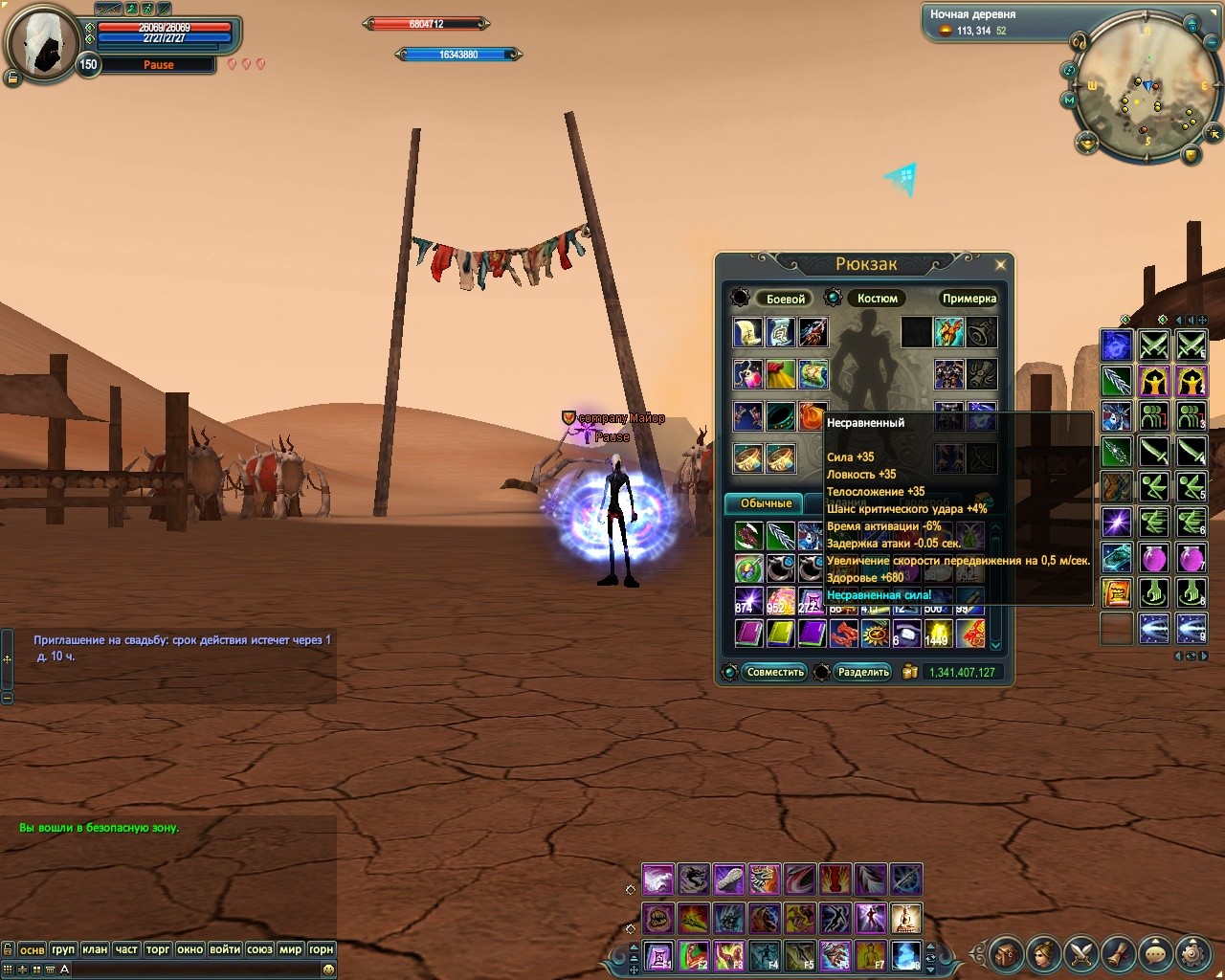Click the Совместить button
The height and width of the screenshot is (980, 1225).
click(x=775, y=672)
